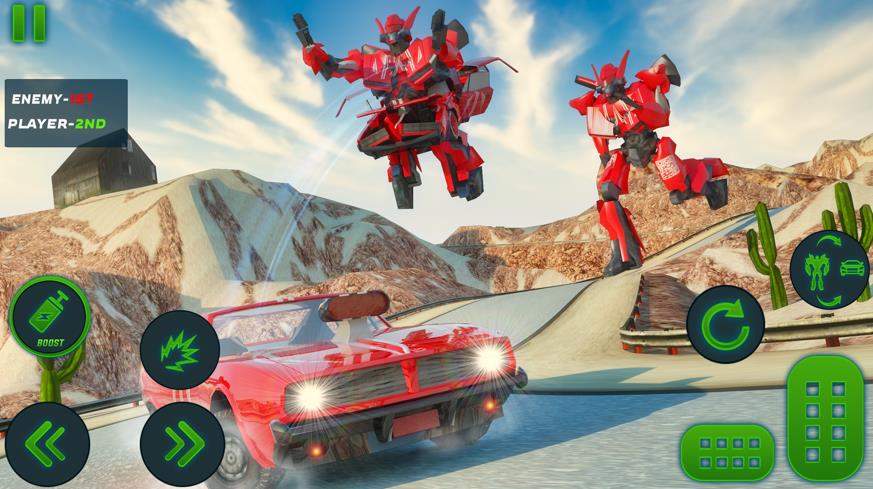Hit the wide brake pedal
The image size is (873, 489).
click(727, 451)
